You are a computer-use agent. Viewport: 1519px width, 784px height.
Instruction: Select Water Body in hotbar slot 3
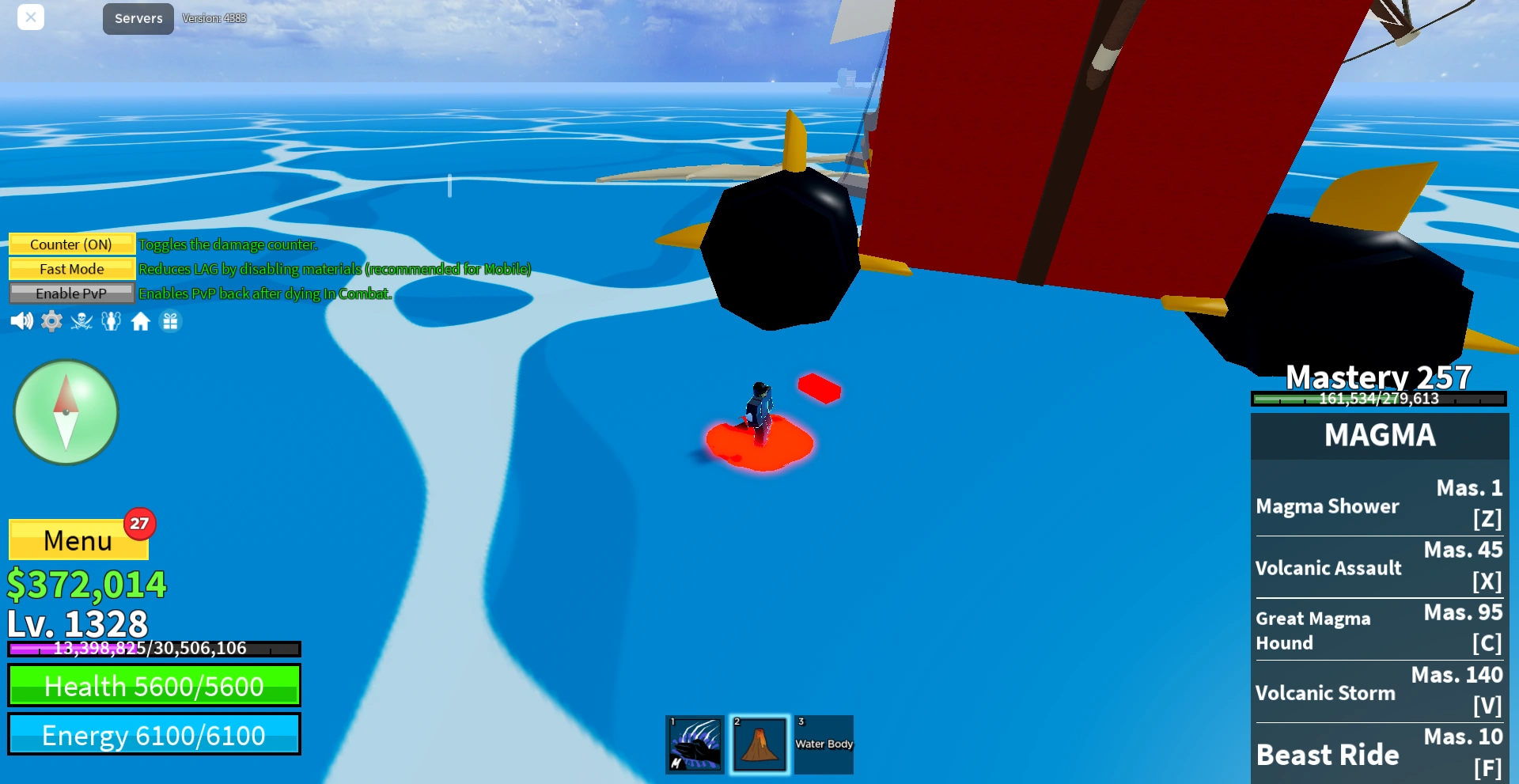(x=824, y=744)
